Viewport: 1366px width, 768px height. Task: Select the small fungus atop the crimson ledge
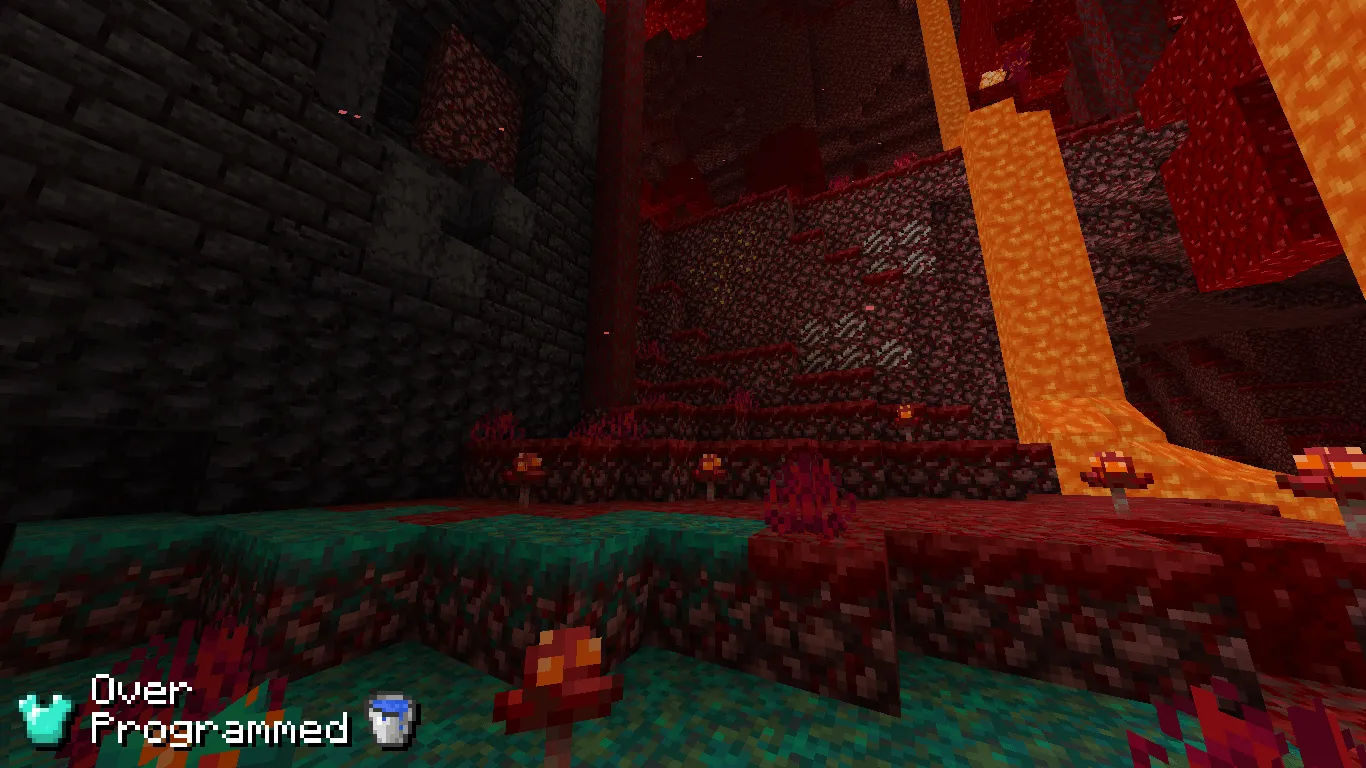(x=530, y=465)
